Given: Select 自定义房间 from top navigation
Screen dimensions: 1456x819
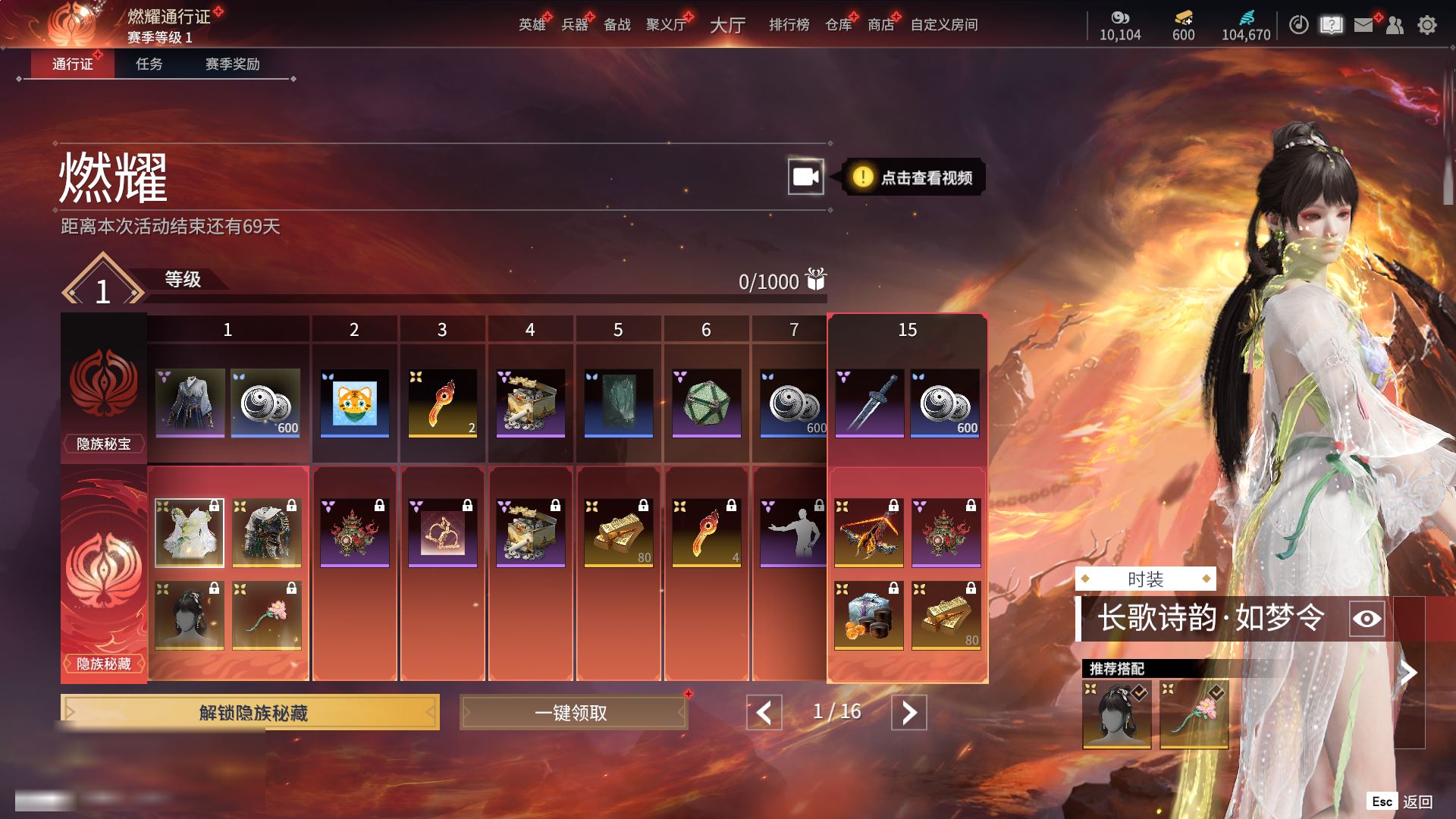Looking at the screenshot, I should pyautogui.click(x=943, y=25).
